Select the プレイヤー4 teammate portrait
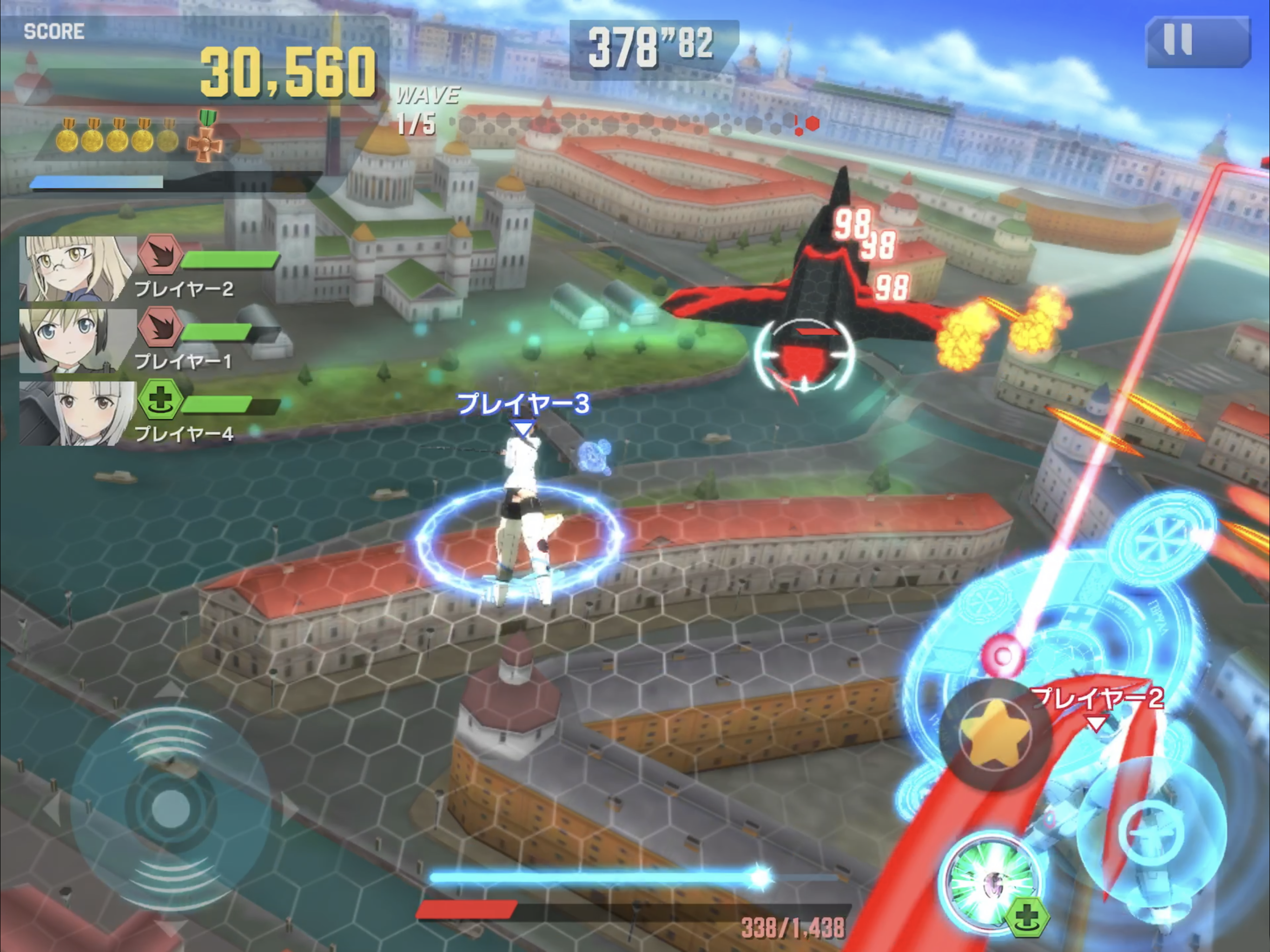 coord(78,413)
